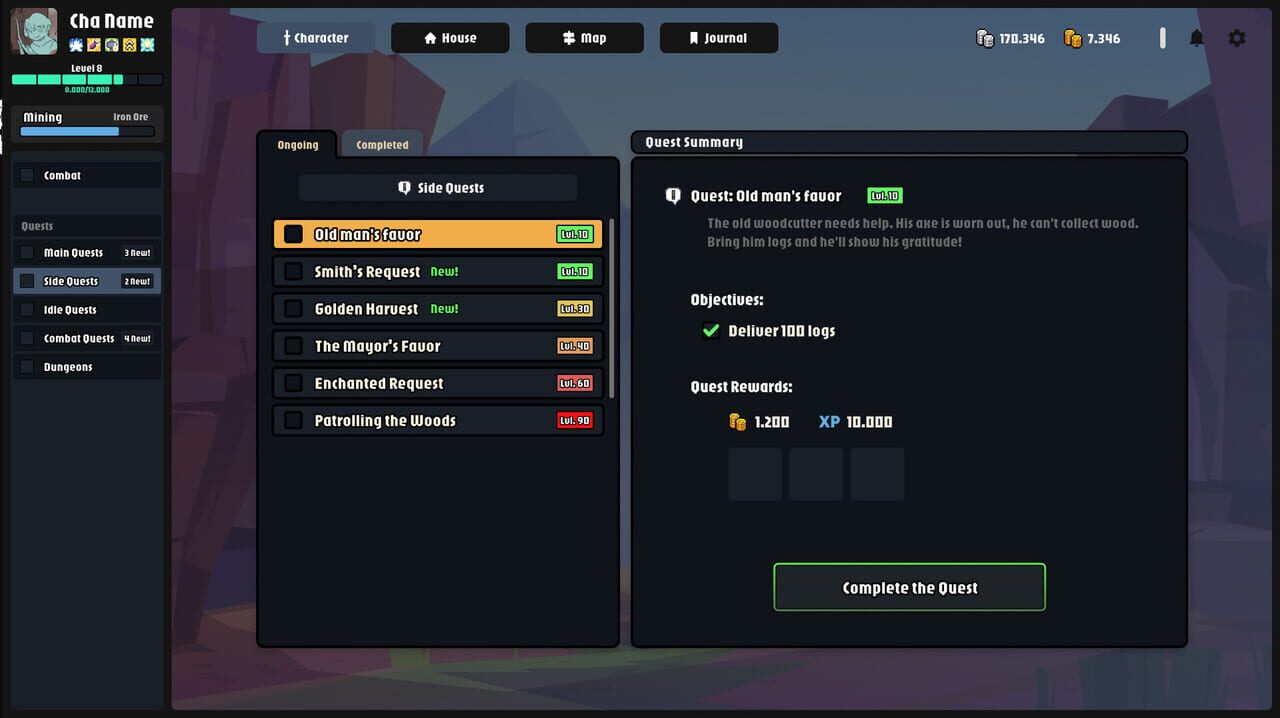Show Combat Quests list

pos(86,339)
